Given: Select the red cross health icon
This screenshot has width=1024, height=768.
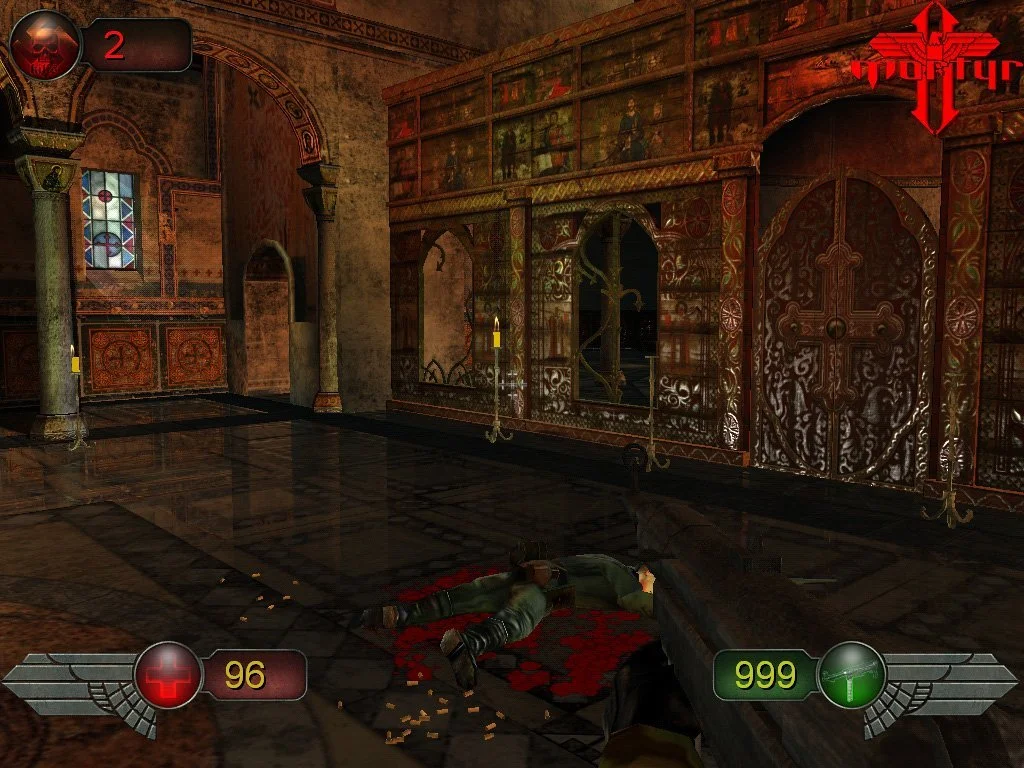Looking at the screenshot, I should tap(168, 675).
